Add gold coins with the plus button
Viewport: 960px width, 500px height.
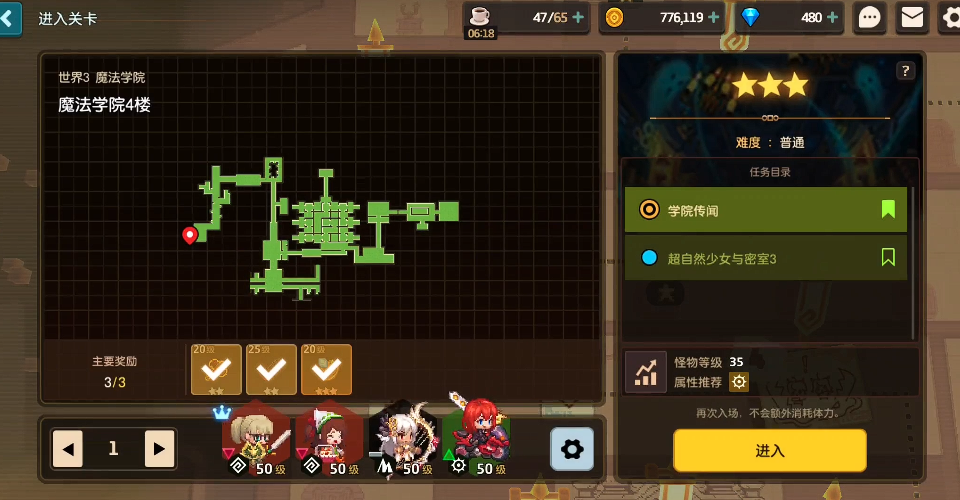point(713,17)
